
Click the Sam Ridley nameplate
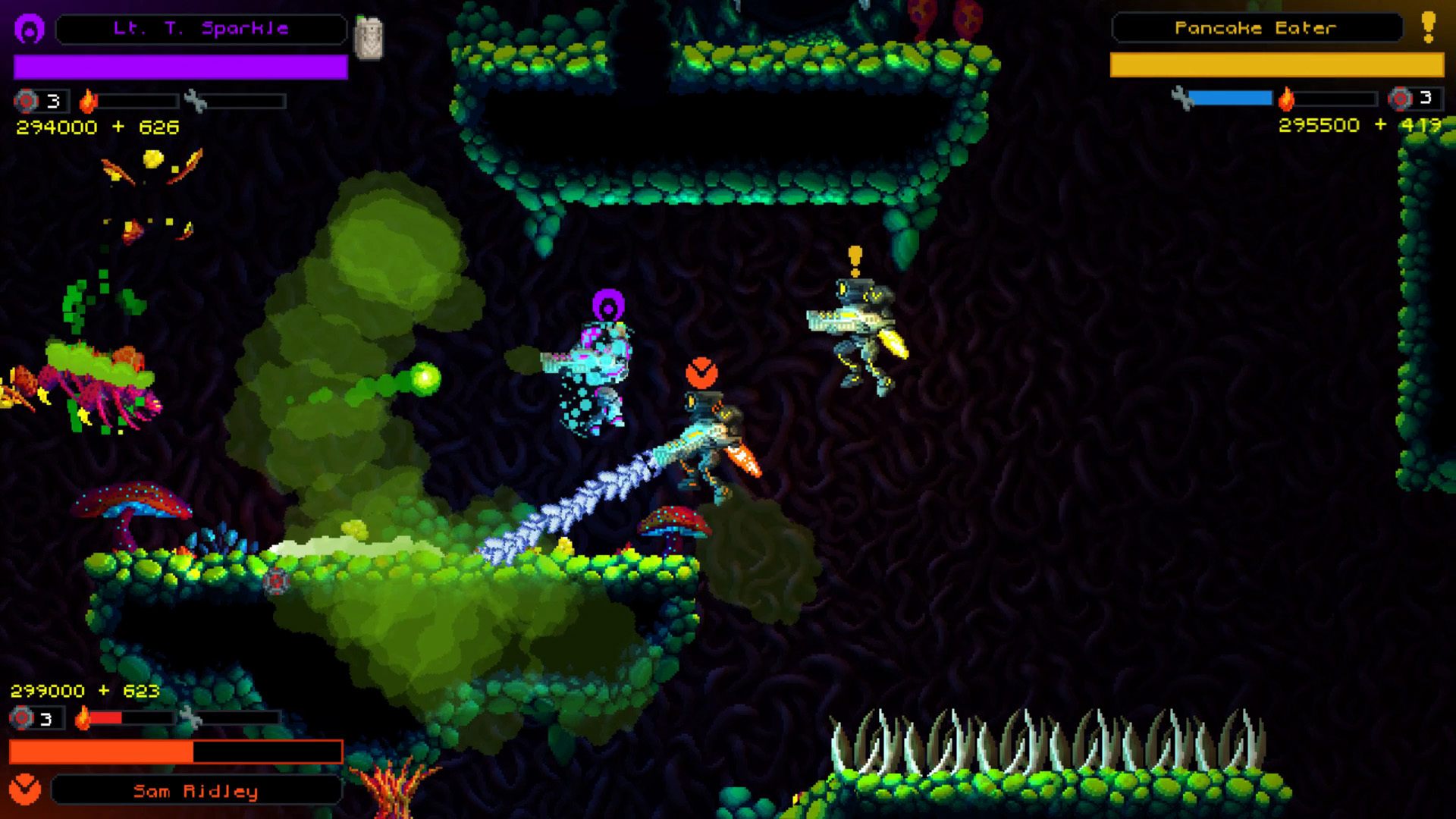tap(197, 790)
